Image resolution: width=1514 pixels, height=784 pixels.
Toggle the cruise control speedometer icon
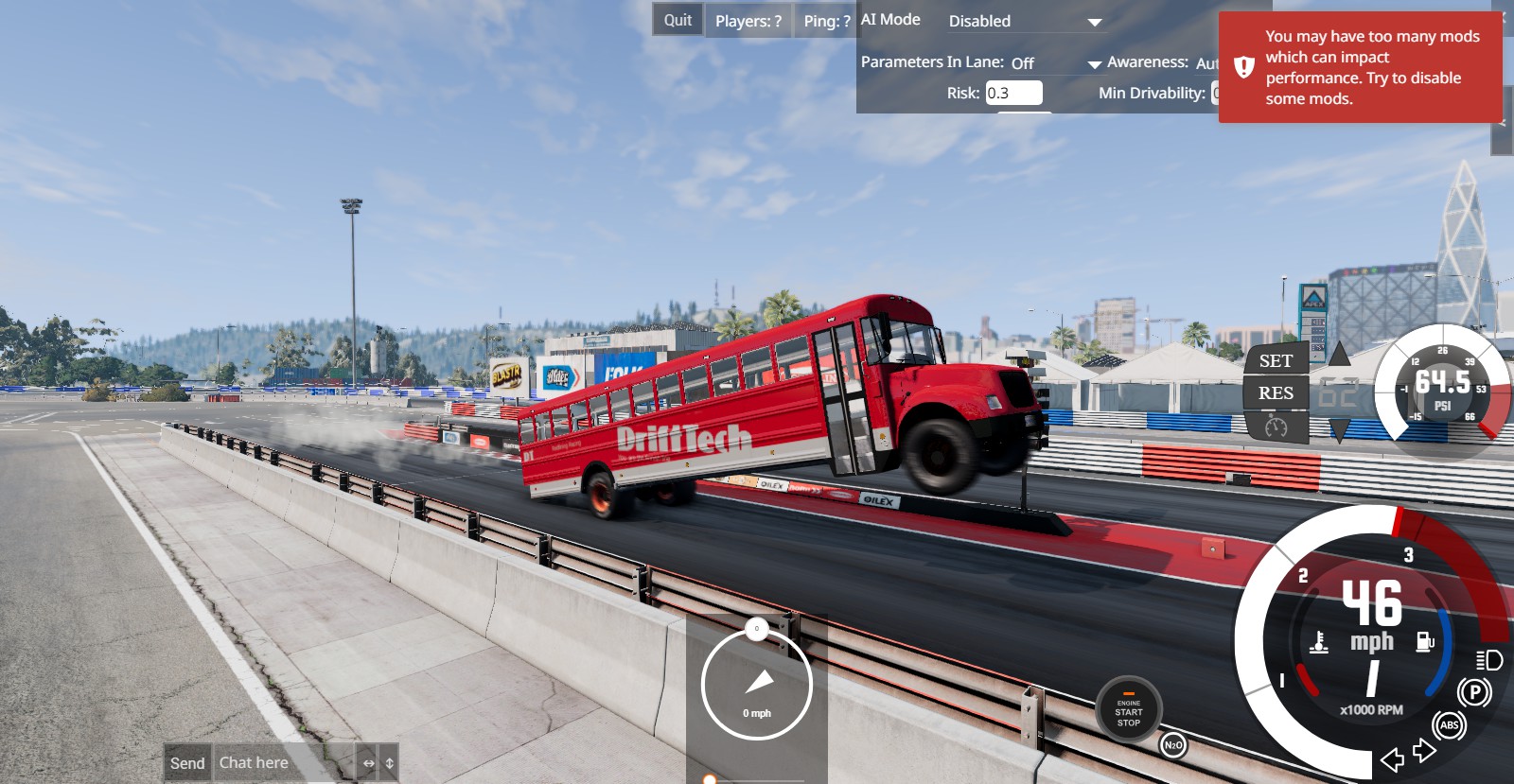(1276, 427)
